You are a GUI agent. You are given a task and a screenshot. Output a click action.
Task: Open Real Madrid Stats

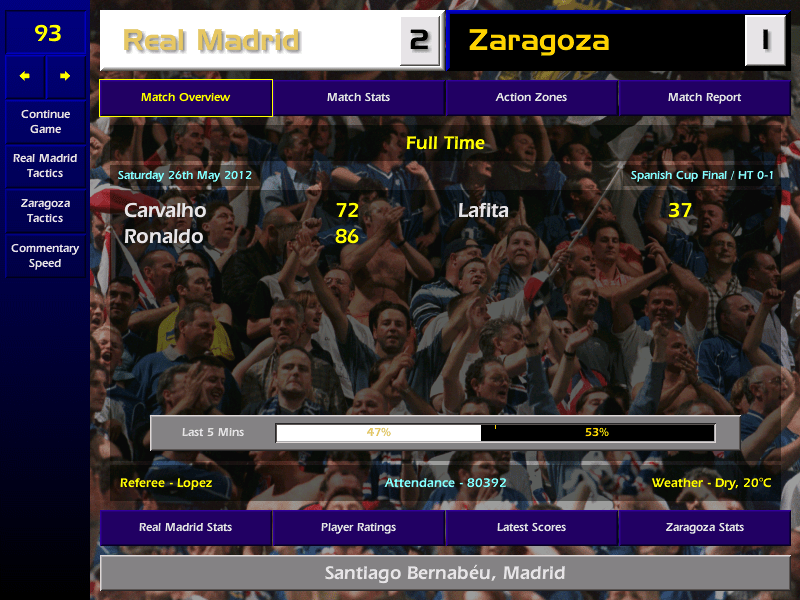coord(185,528)
